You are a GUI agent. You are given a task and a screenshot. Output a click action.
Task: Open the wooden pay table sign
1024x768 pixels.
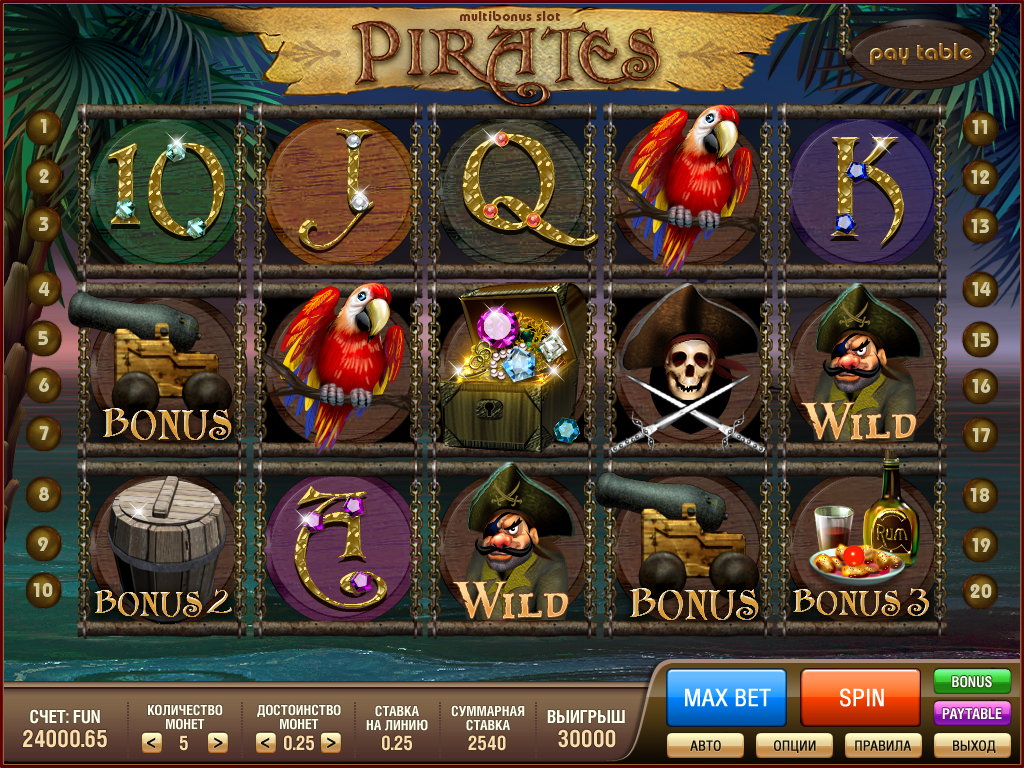coord(919,53)
